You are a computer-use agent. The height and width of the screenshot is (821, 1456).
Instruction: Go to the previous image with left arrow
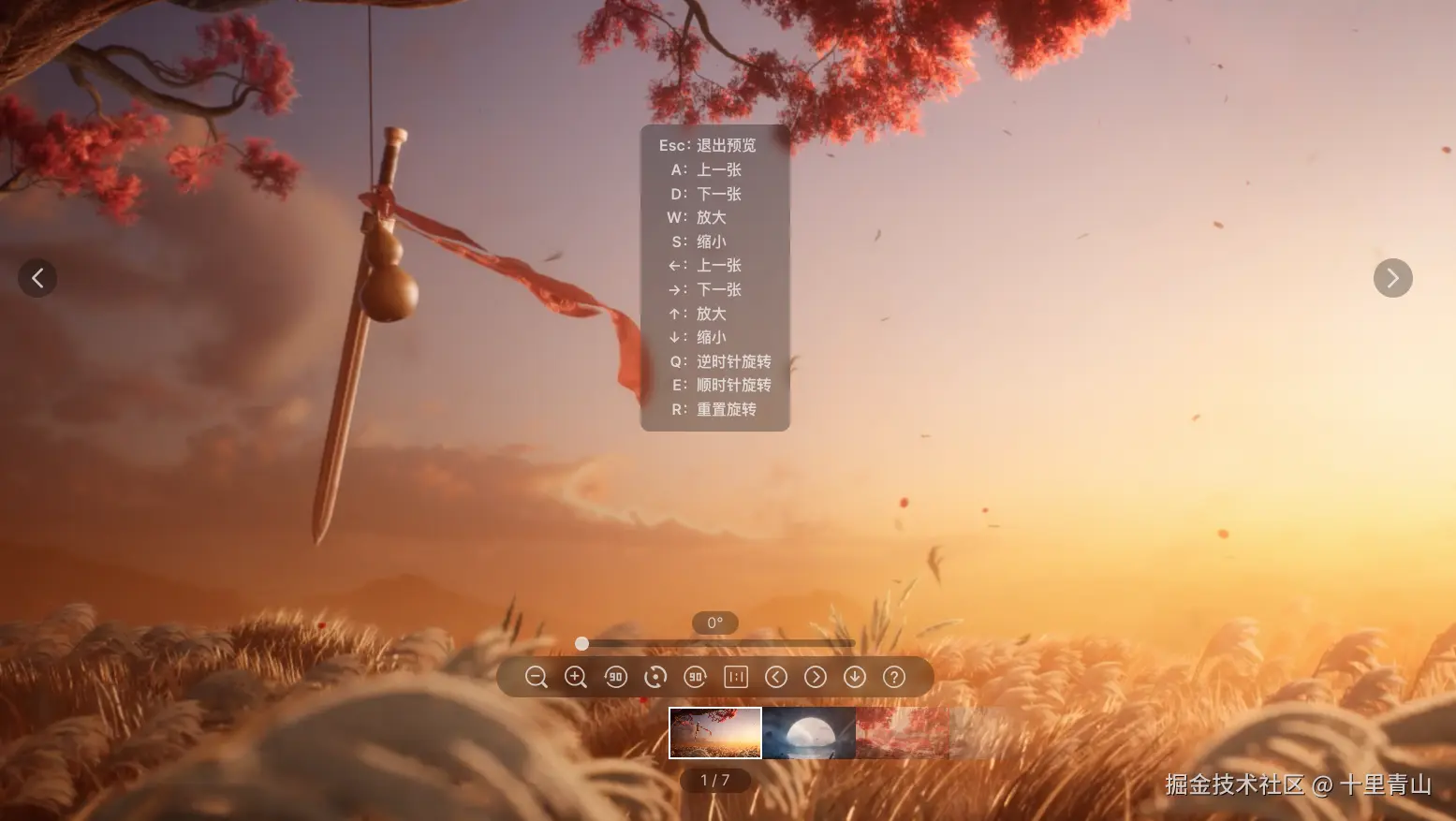coord(37,278)
